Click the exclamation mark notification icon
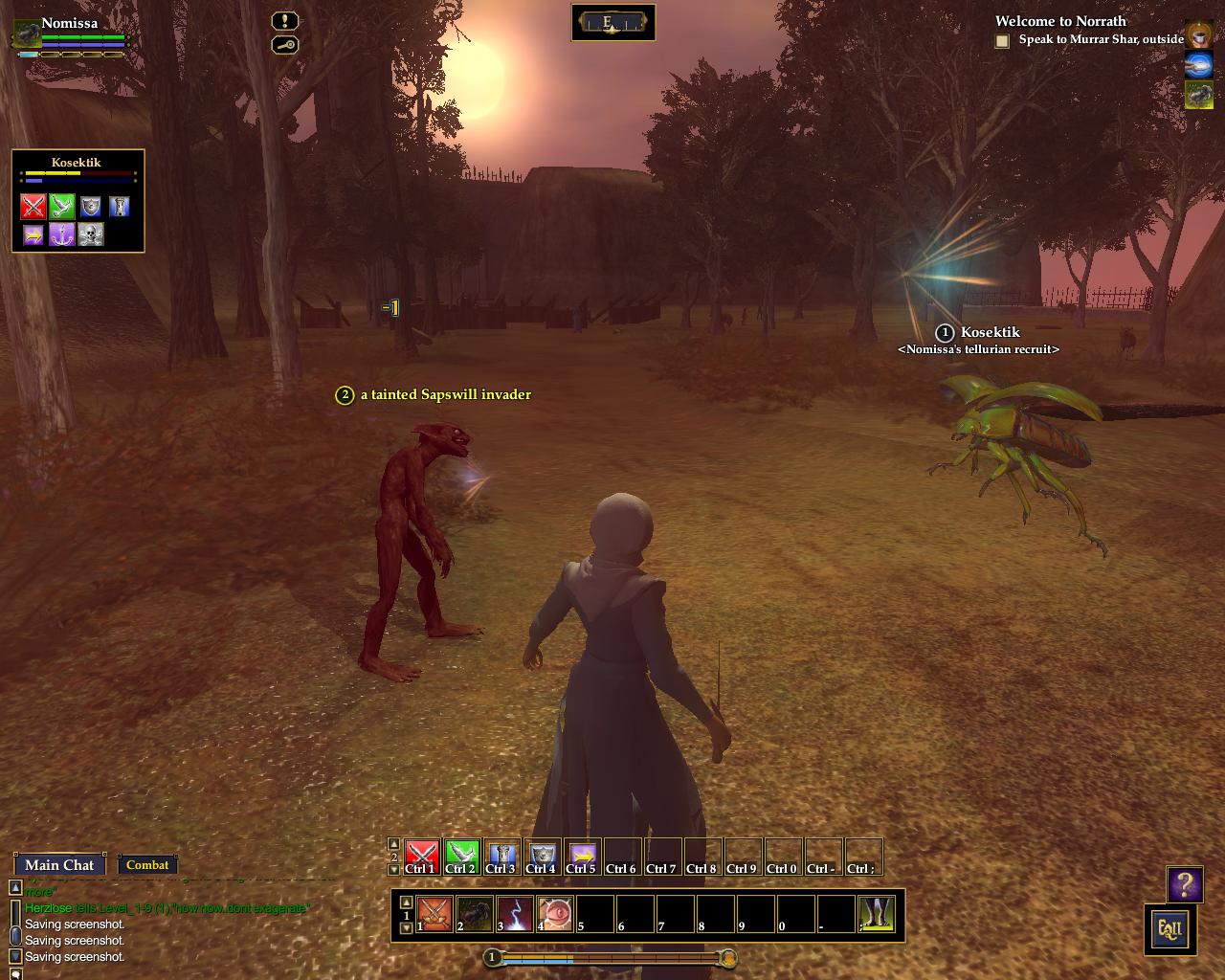1225x980 pixels. click(x=284, y=21)
